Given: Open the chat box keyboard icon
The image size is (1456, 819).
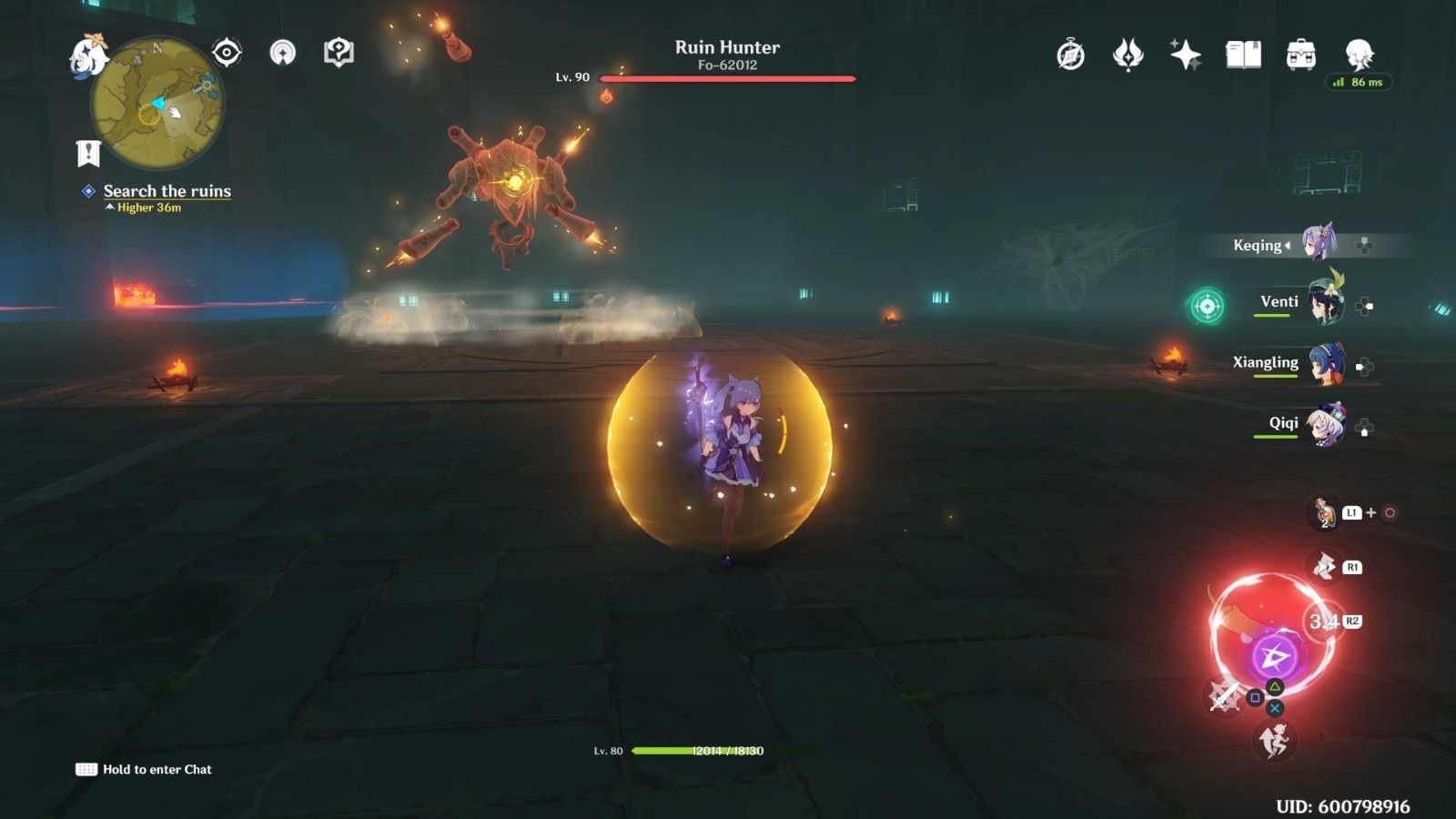Looking at the screenshot, I should [x=86, y=770].
